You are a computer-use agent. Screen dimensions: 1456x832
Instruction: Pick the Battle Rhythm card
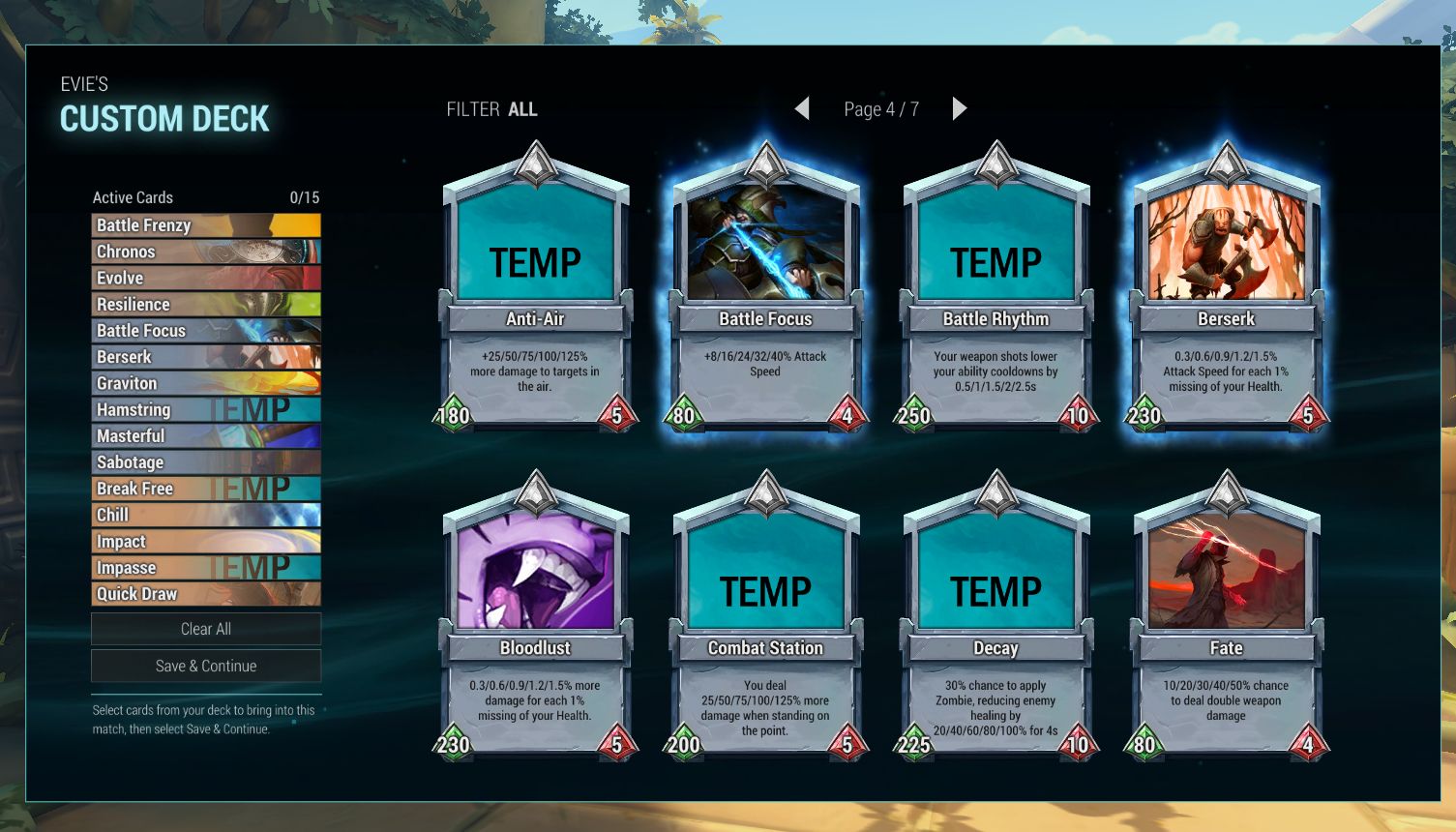pyautogui.click(x=995, y=290)
